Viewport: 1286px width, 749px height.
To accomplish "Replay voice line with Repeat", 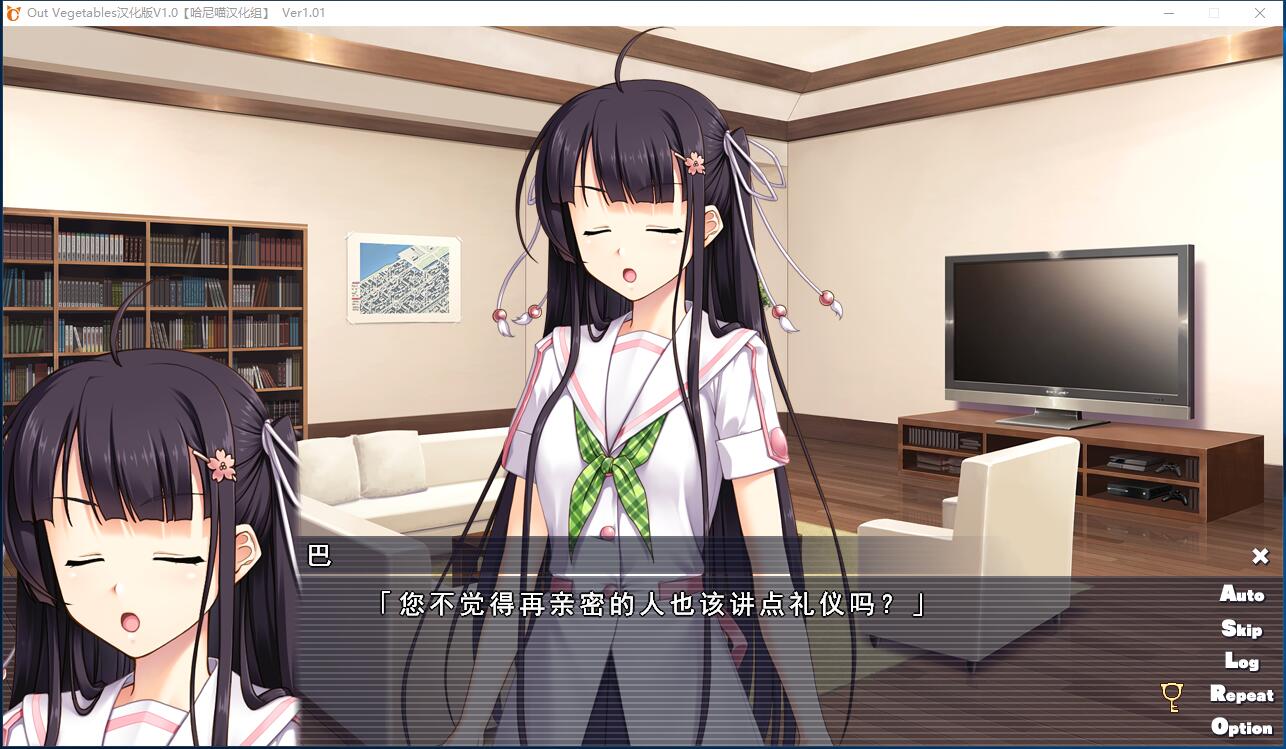I will click(1241, 694).
